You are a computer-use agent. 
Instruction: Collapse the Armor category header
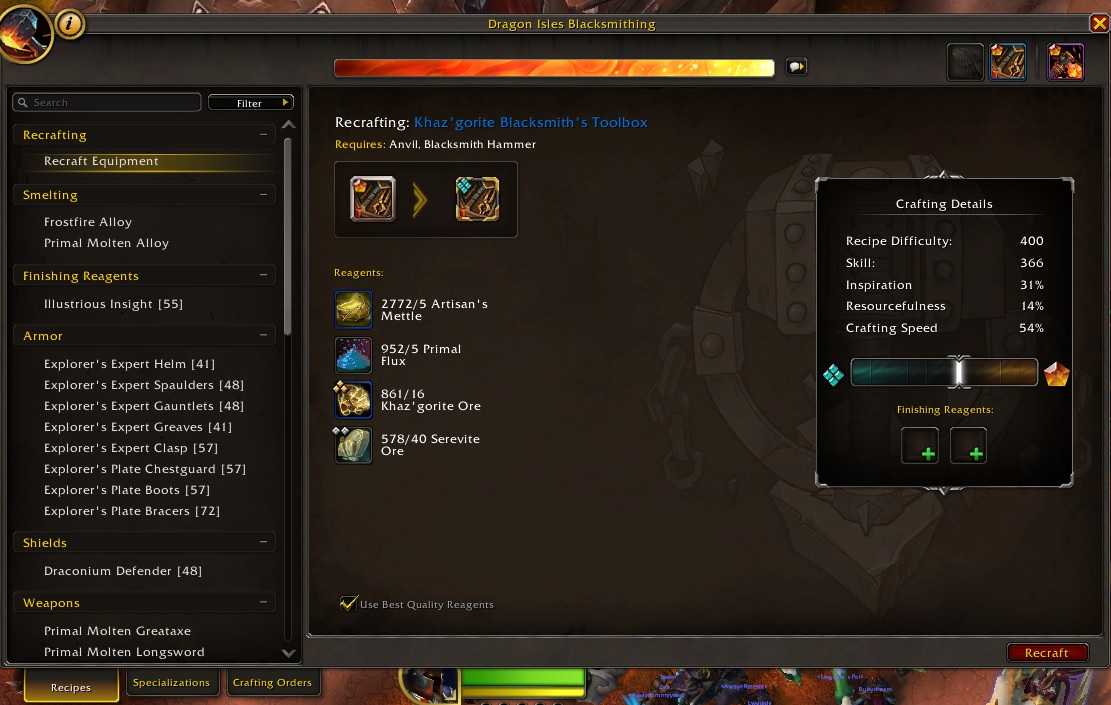(263, 336)
